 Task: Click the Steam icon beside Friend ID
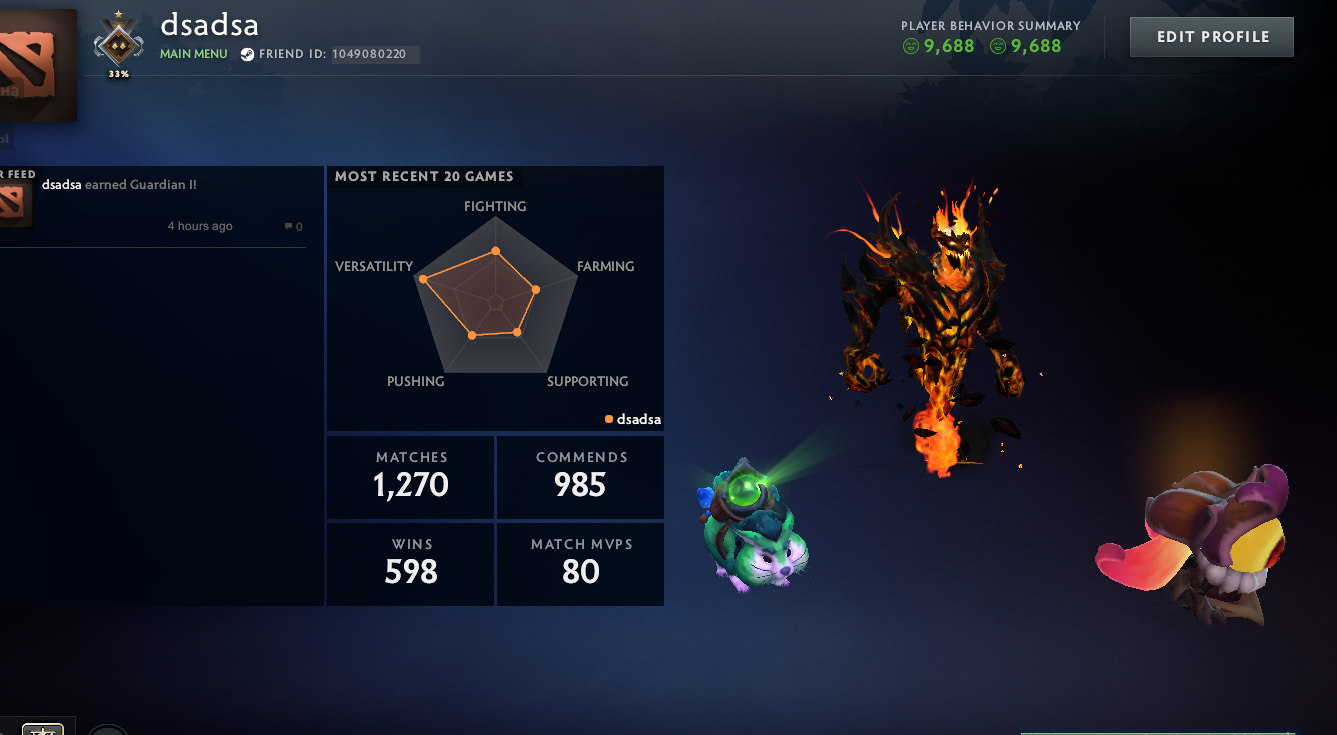(x=246, y=54)
